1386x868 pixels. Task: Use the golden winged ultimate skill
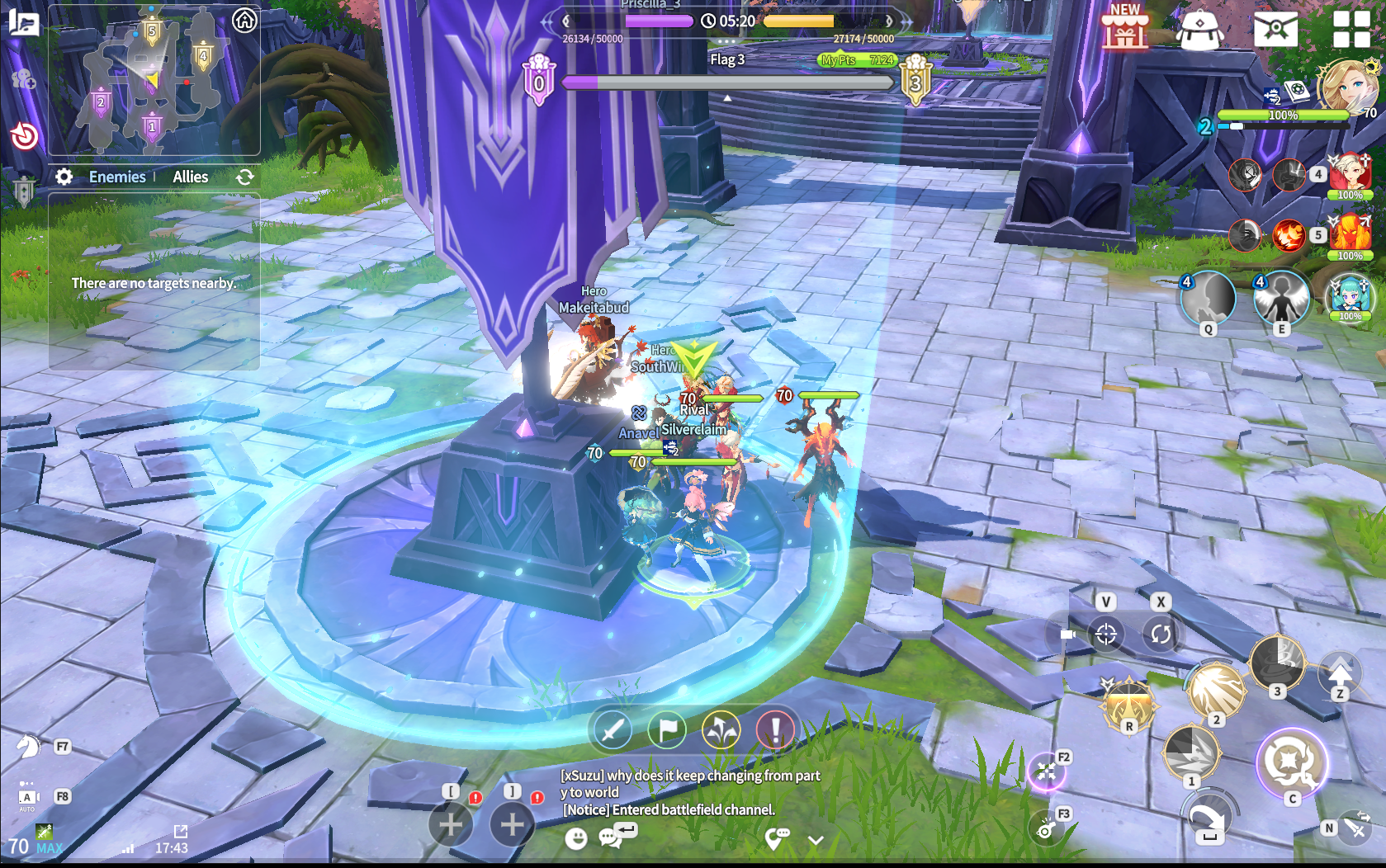pyautogui.click(x=1128, y=704)
